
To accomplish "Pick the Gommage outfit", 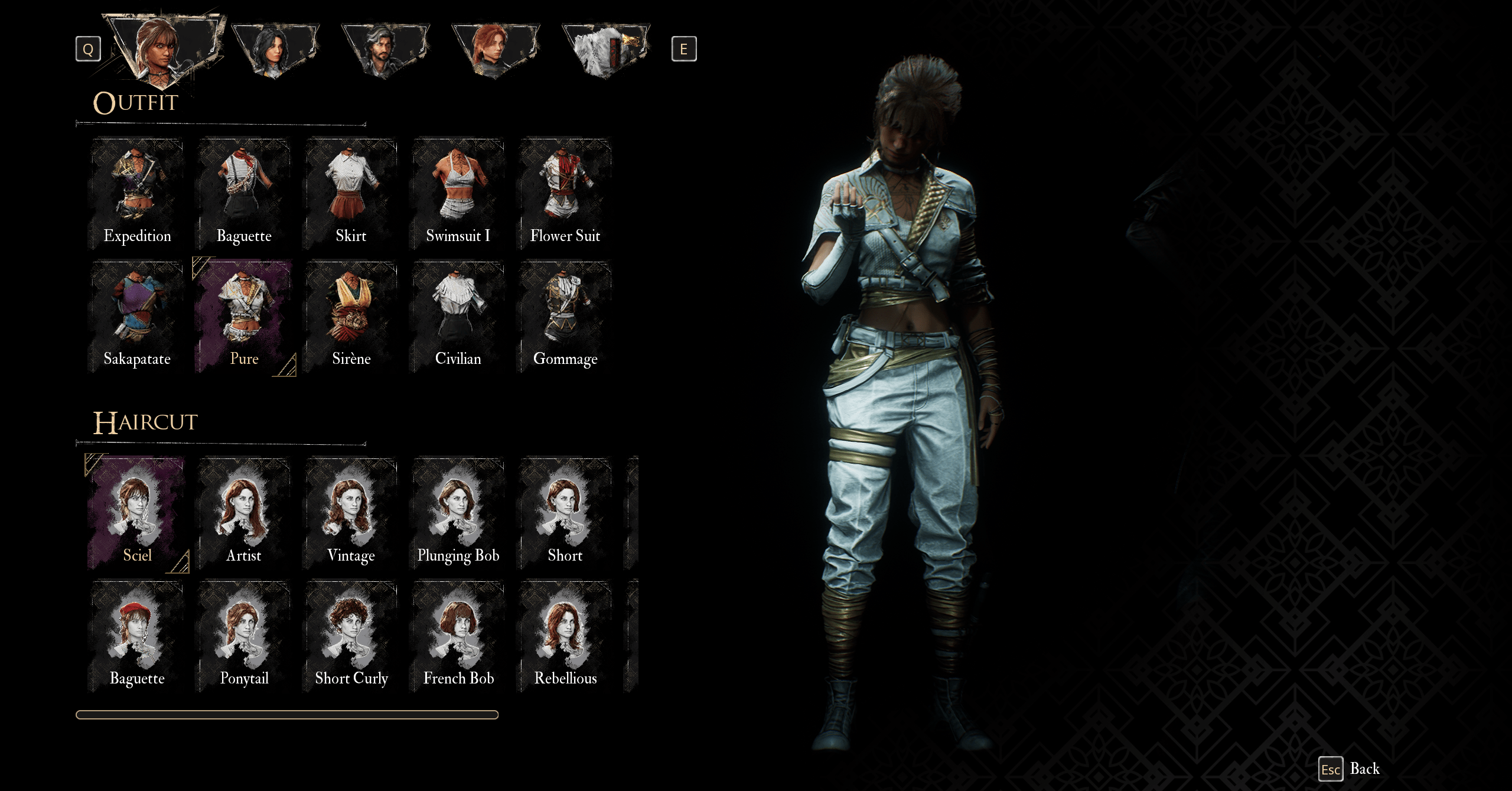I will click(565, 317).
